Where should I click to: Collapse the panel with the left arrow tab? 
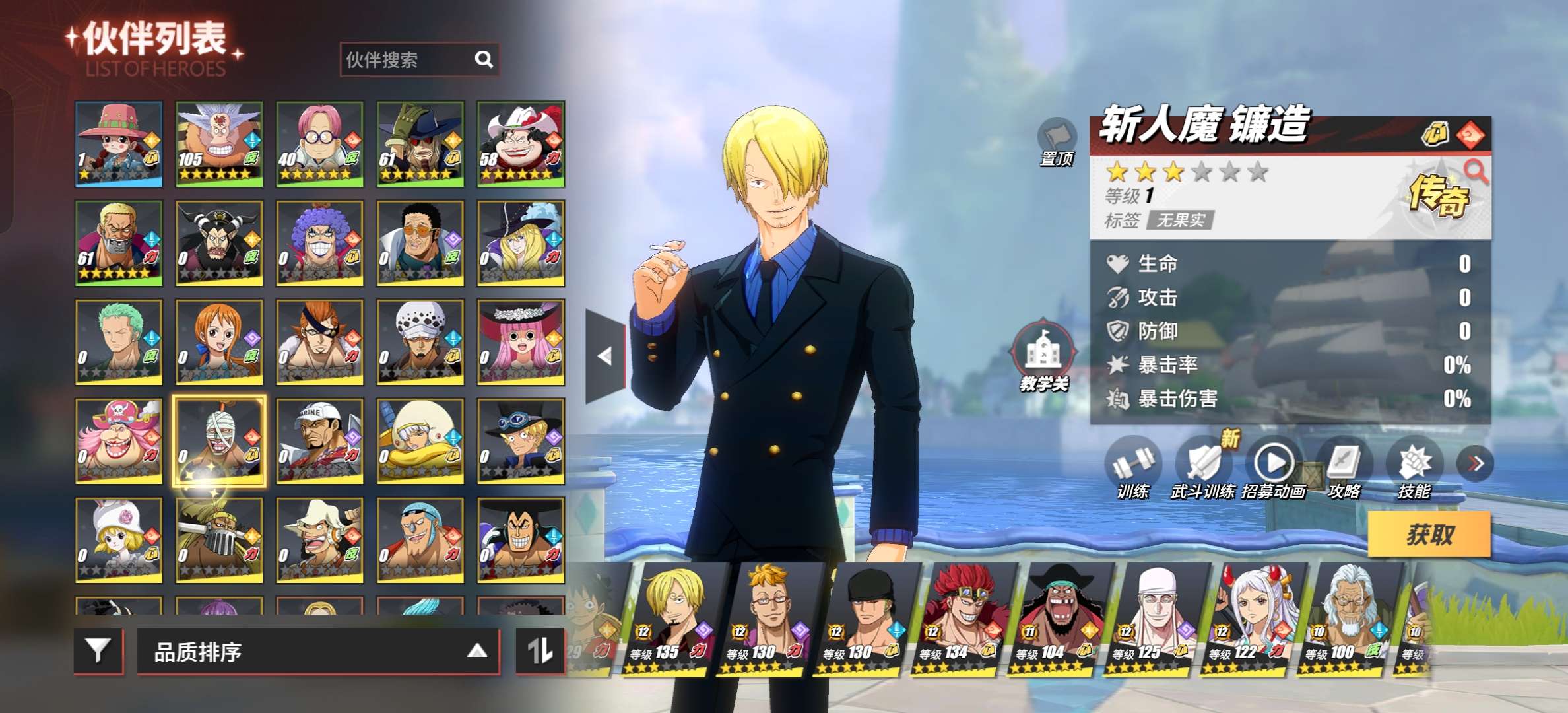pyautogui.click(x=605, y=356)
